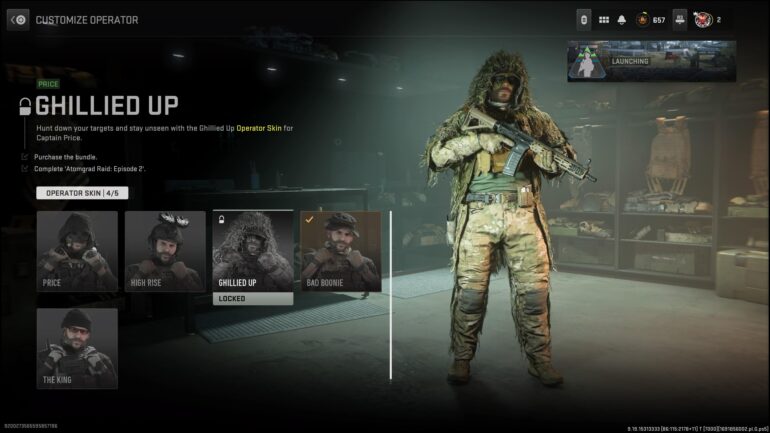Open the grid menu icon
Screen dimensions: 770x433
click(604, 20)
